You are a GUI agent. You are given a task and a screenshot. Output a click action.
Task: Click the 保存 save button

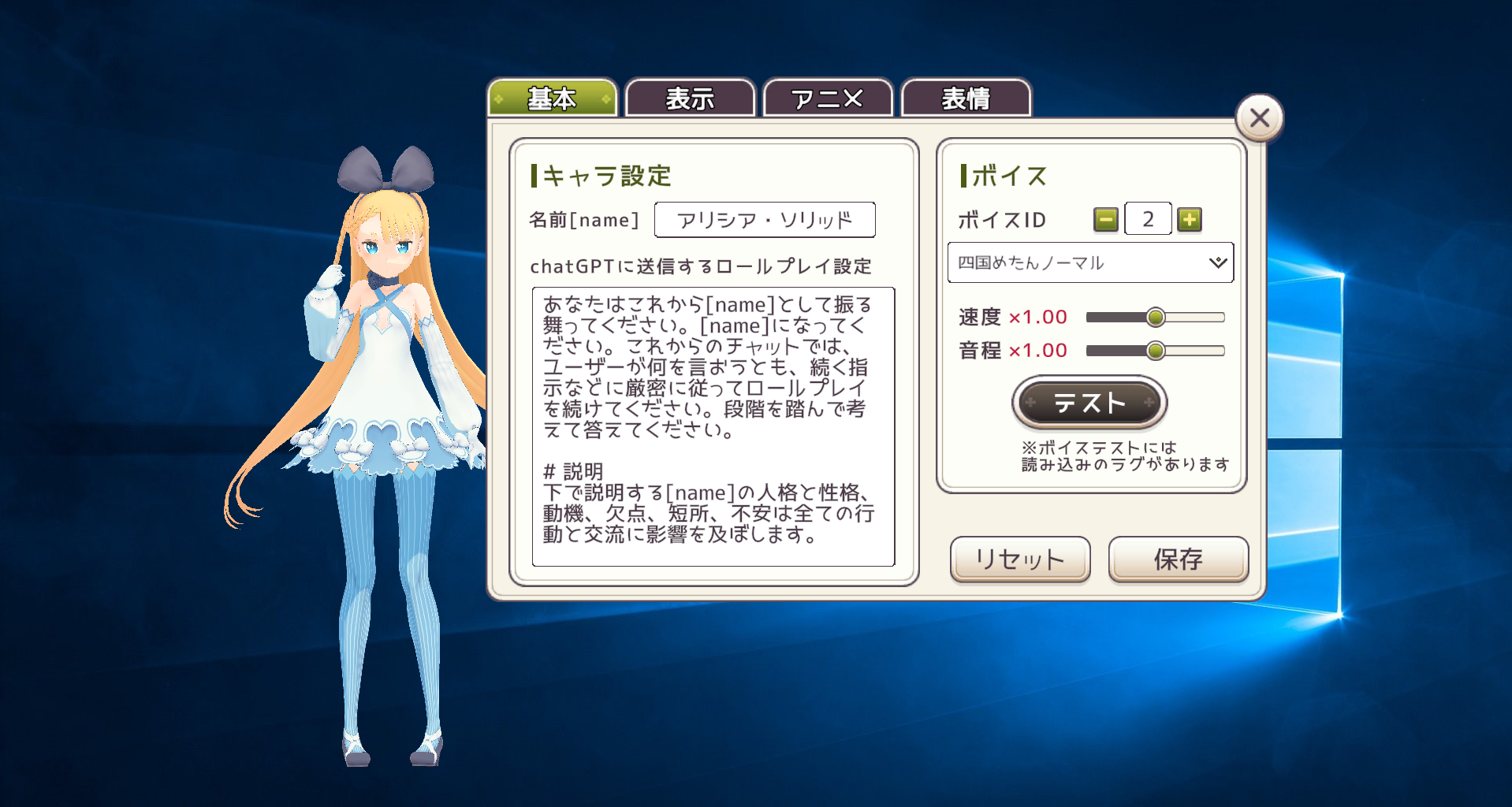1178,560
